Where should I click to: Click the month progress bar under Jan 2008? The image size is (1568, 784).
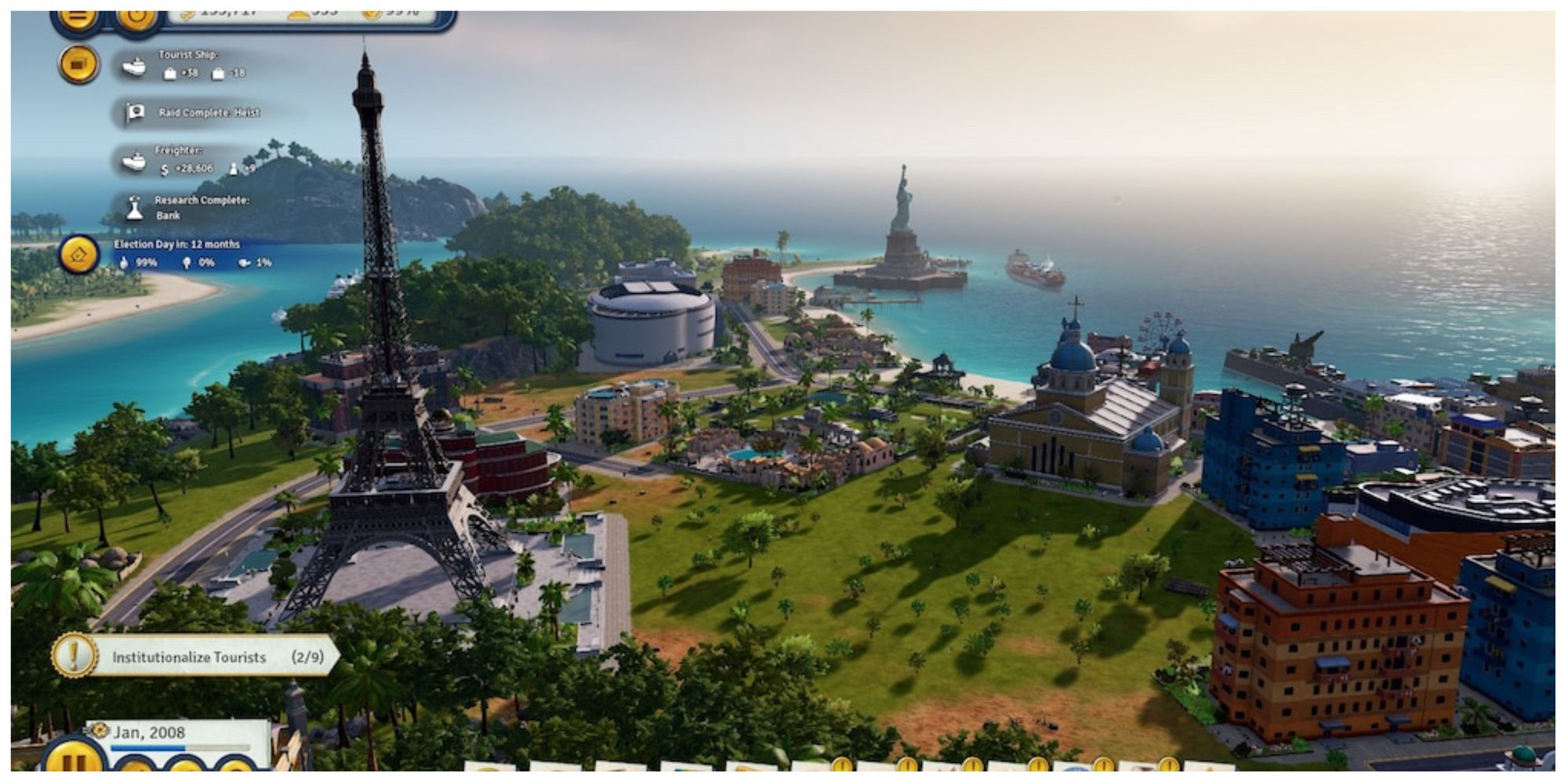pos(179,748)
